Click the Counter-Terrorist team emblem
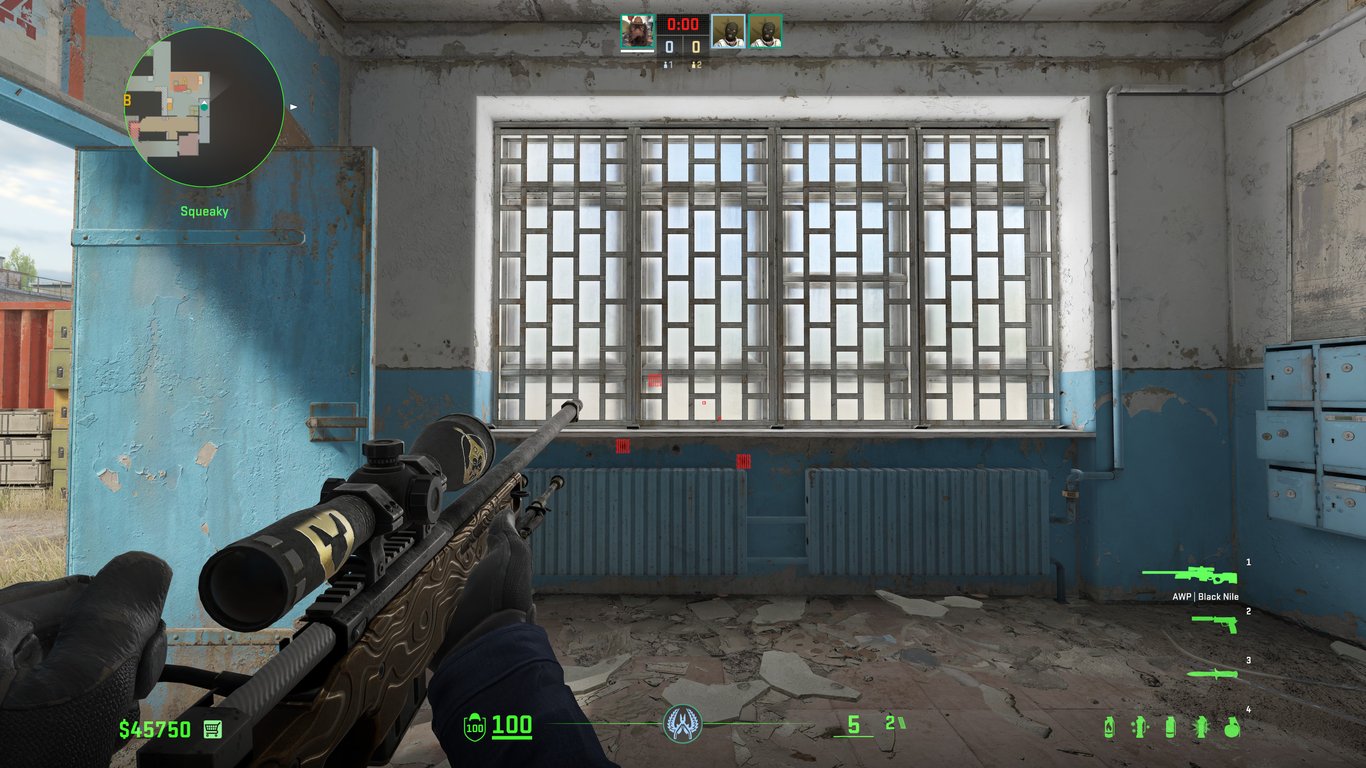 point(683,723)
